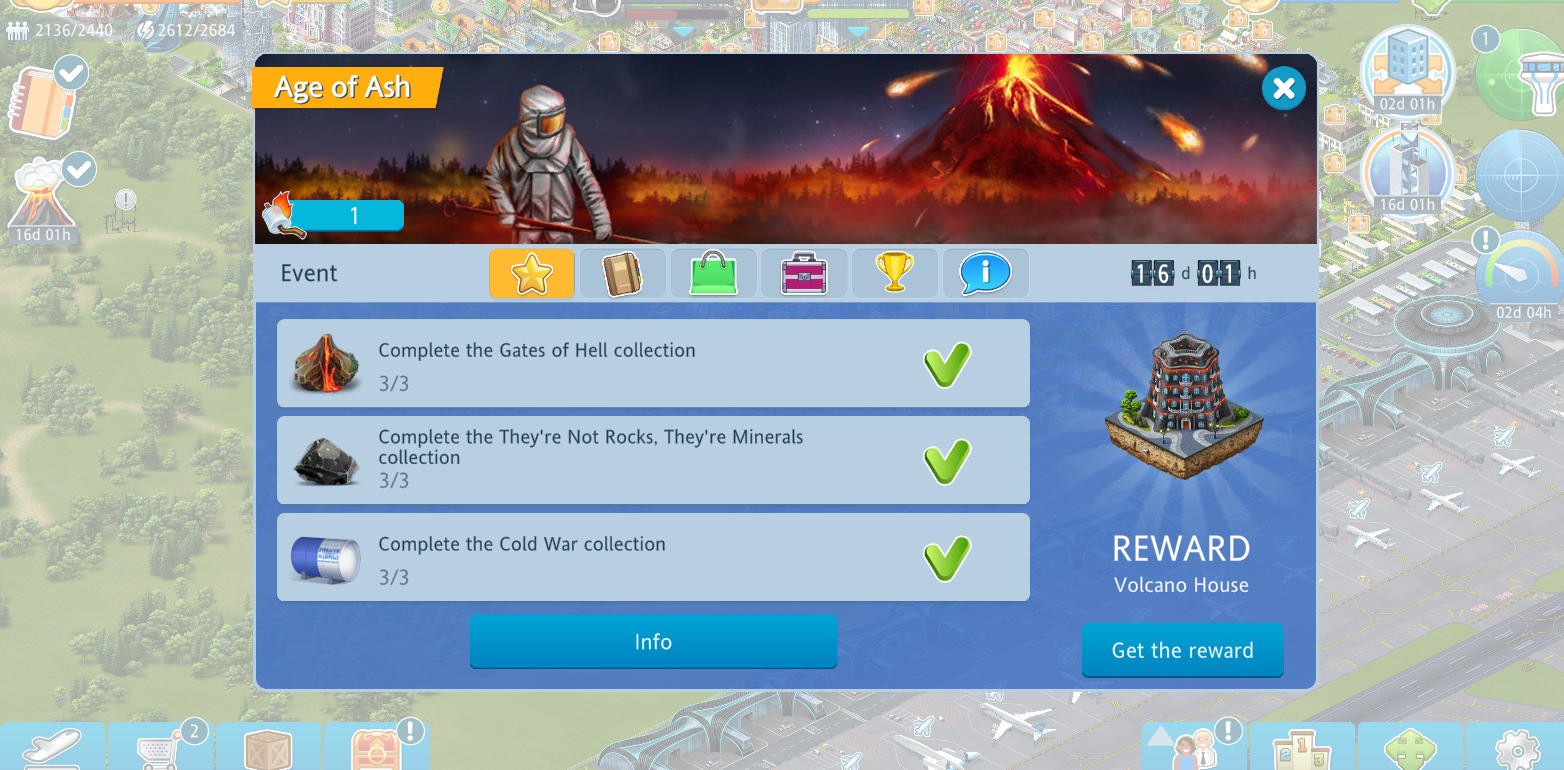Switch to the brown notebook tab
This screenshot has width=1564, height=770.
(622, 274)
